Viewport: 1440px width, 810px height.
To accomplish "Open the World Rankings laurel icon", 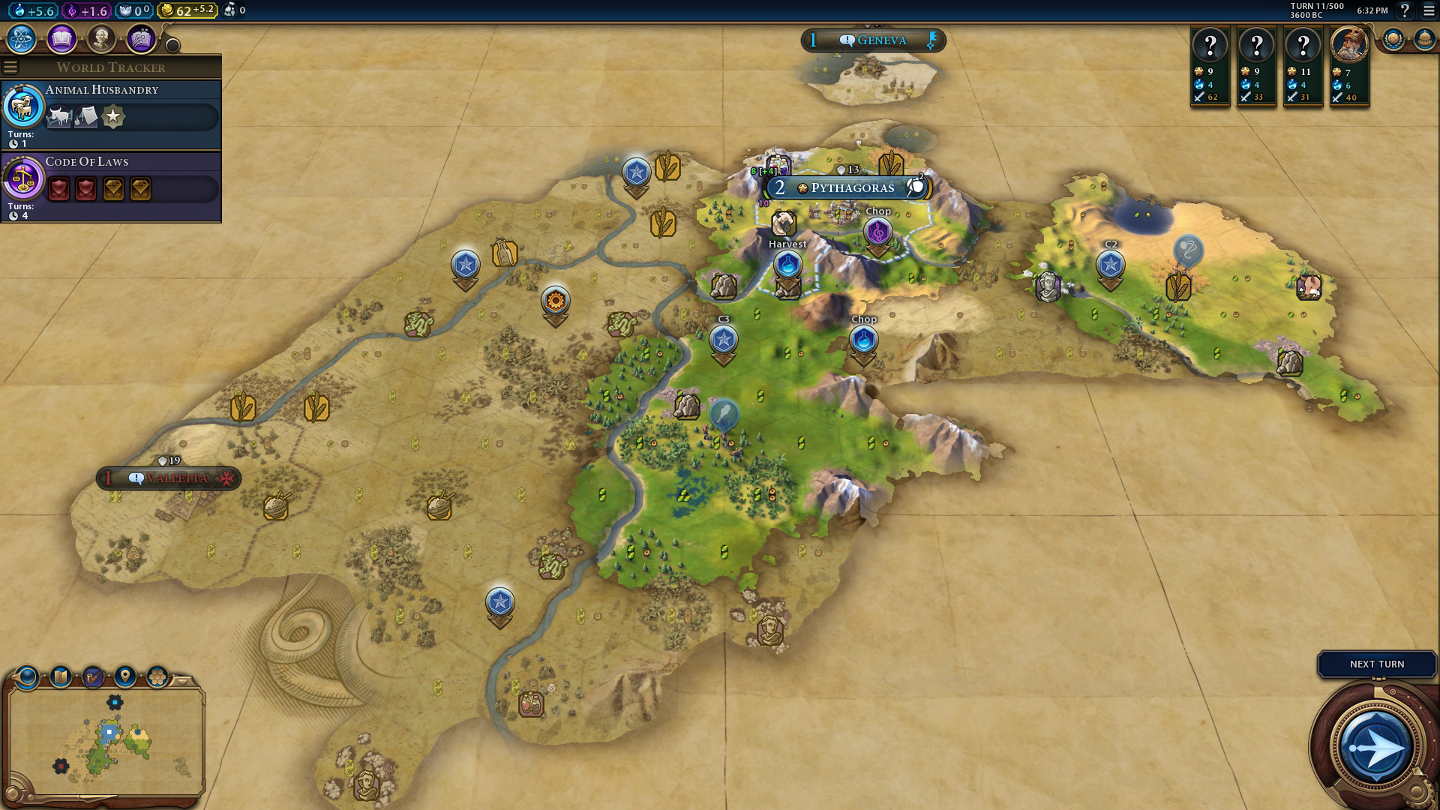I will (1393, 40).
